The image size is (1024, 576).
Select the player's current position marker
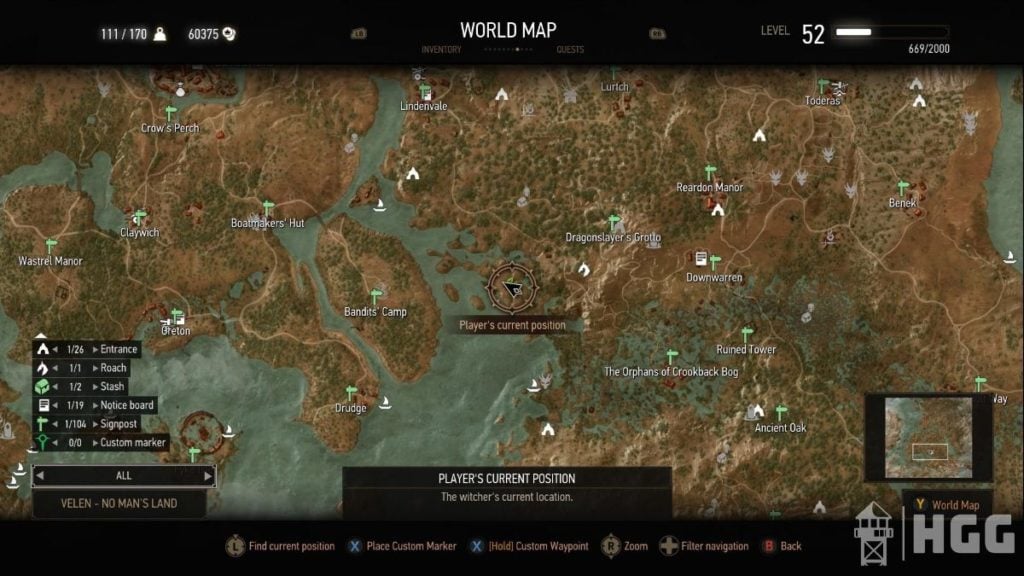[512, 288]
